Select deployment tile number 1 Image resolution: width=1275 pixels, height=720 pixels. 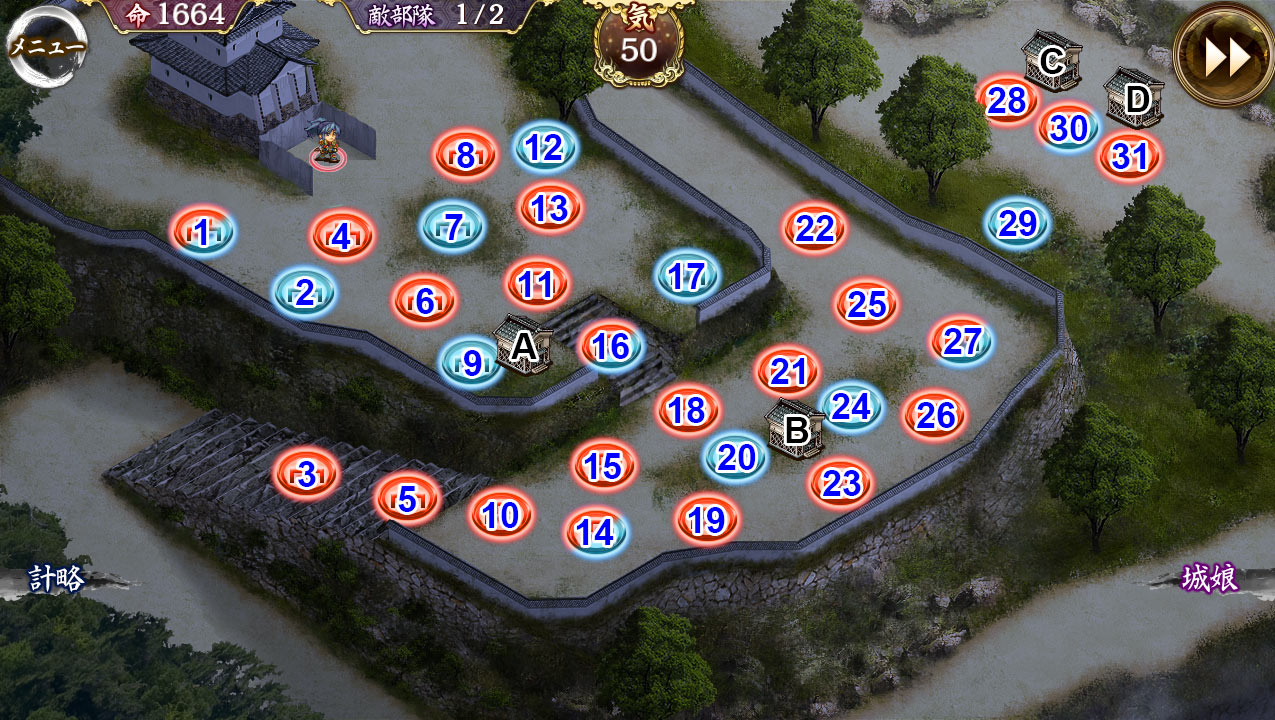[x=203, y=233]
